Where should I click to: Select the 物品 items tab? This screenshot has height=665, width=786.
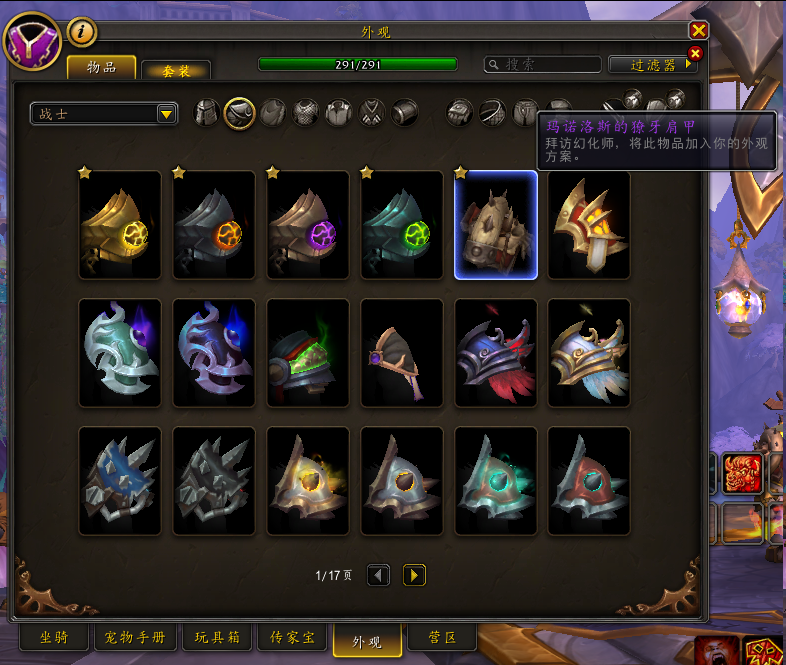click(101, 67)
